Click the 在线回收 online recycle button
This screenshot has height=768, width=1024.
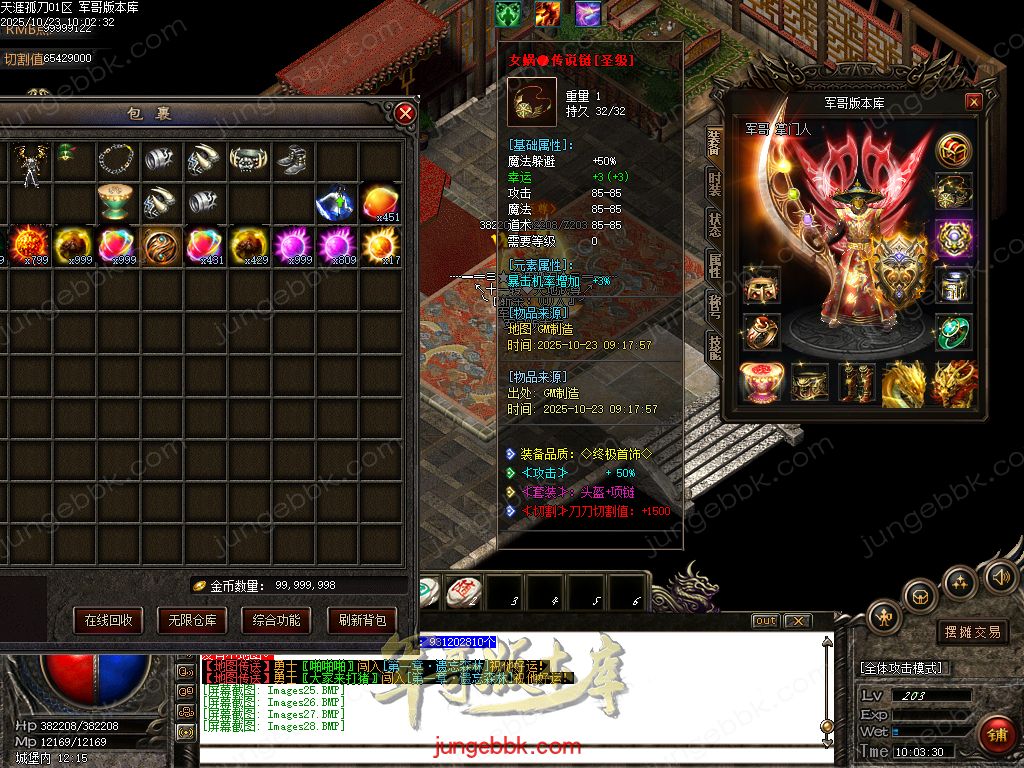[108, 620]
